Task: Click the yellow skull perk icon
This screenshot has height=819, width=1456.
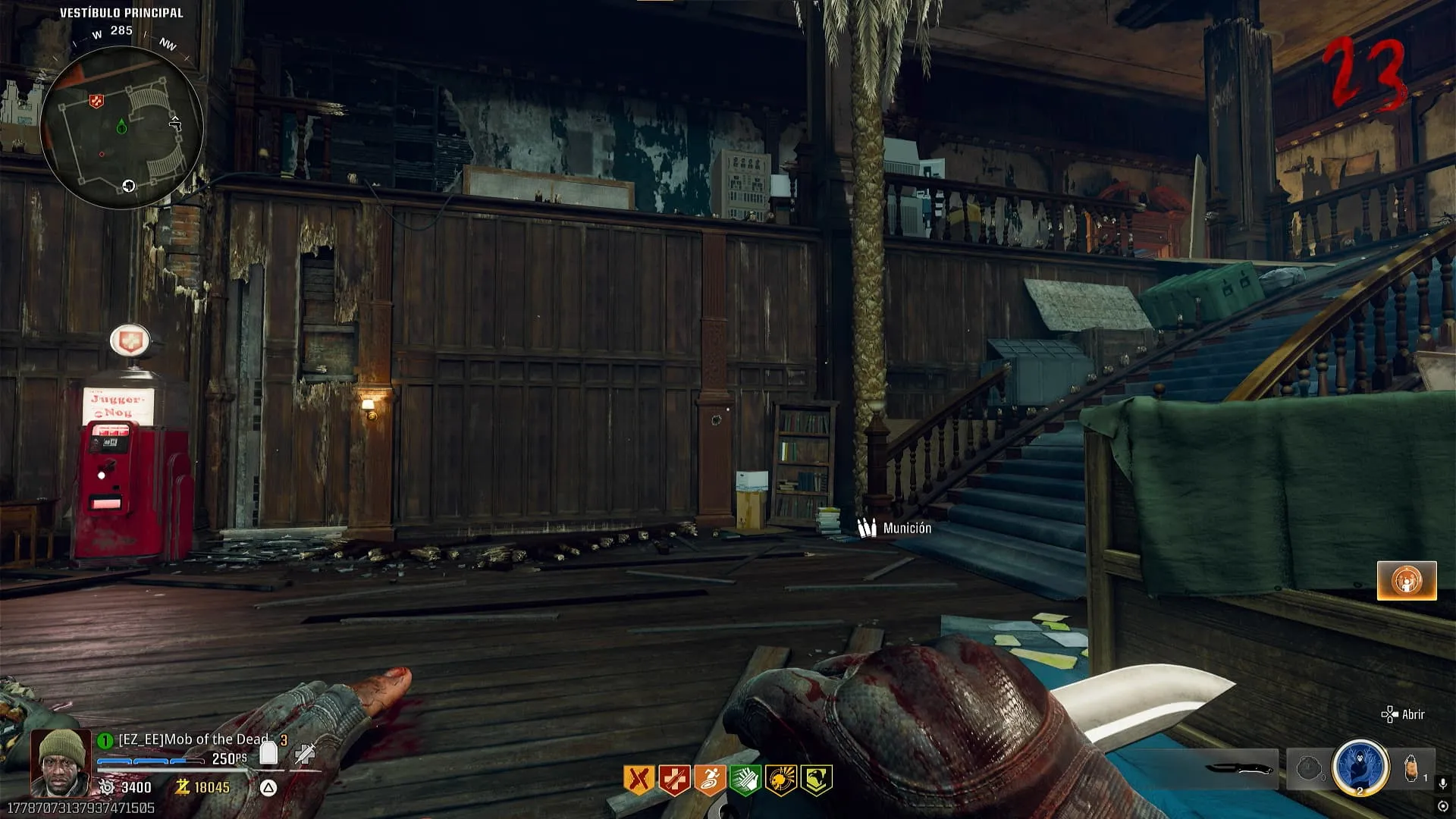Action: coord(780,780)
